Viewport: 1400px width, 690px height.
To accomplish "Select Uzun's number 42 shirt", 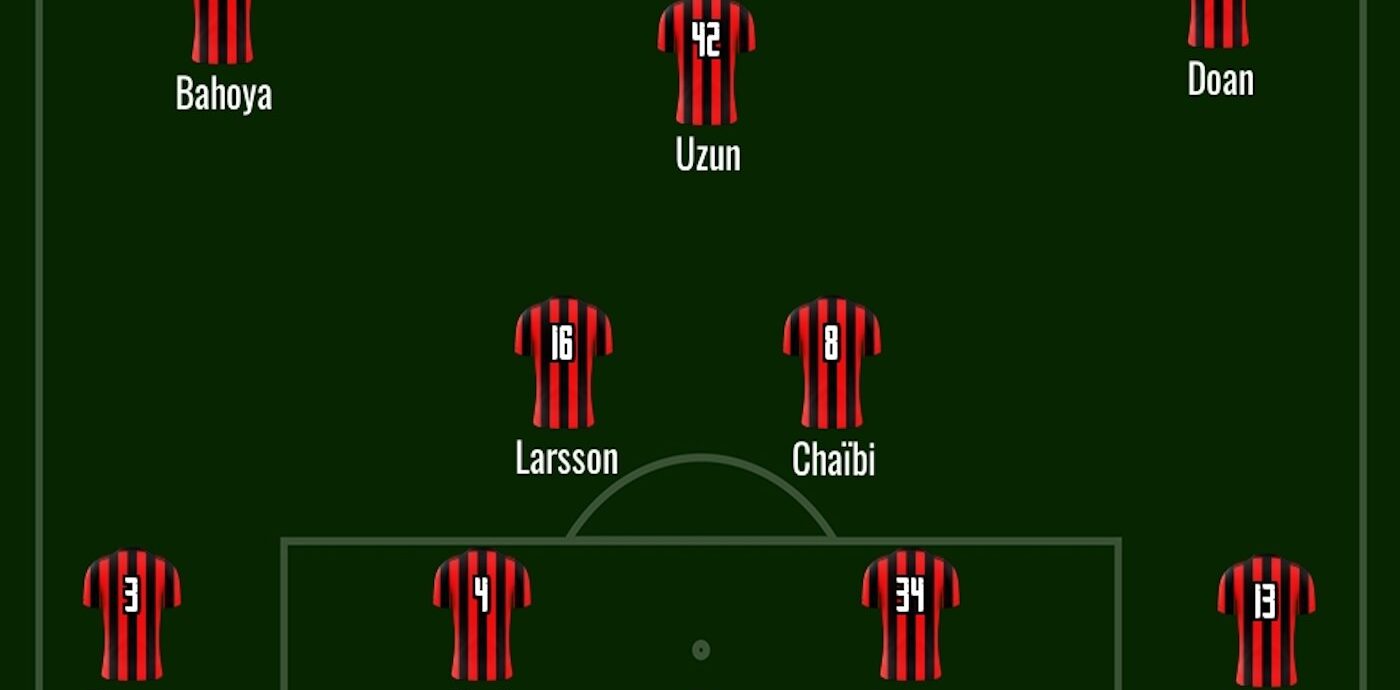I will [706, 60].
